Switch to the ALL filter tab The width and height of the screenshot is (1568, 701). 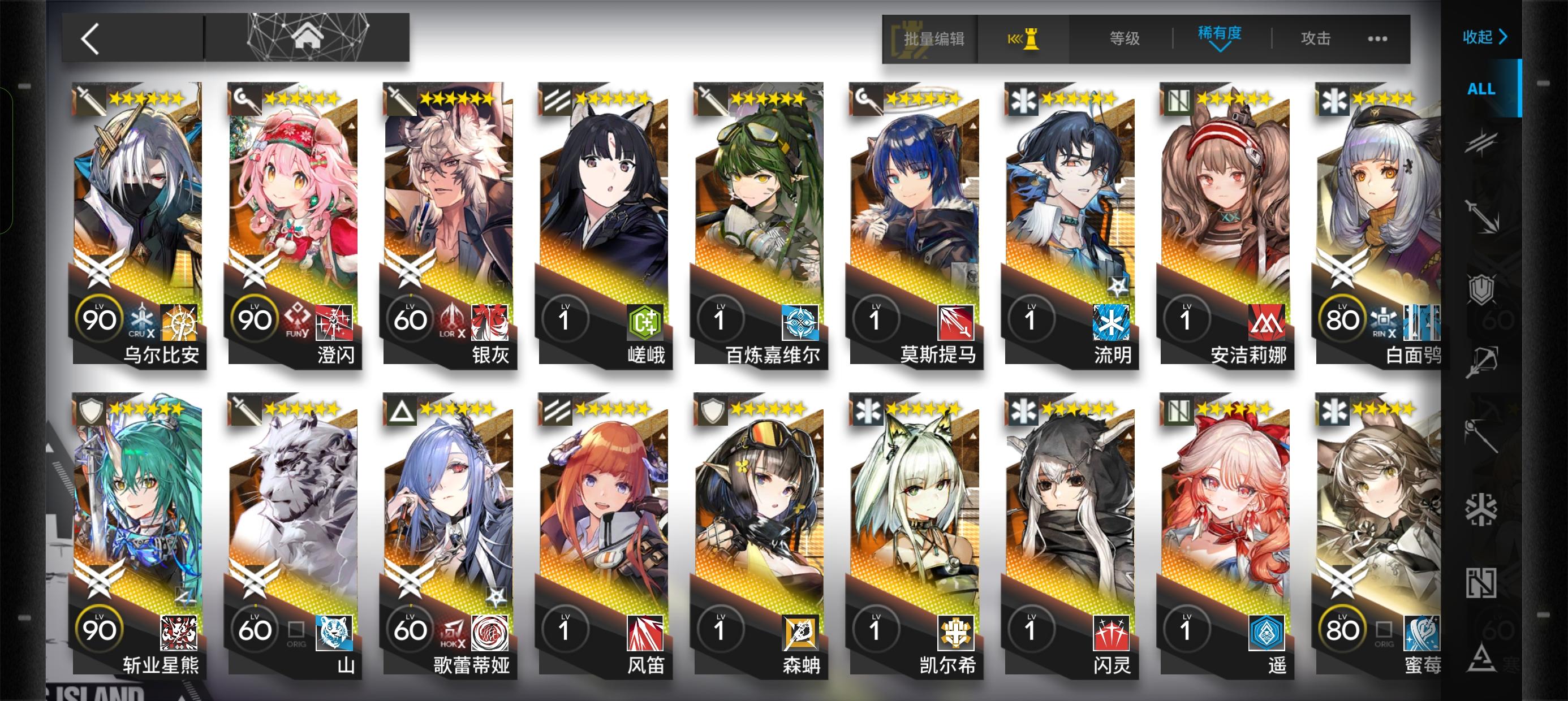[1480, 89]
